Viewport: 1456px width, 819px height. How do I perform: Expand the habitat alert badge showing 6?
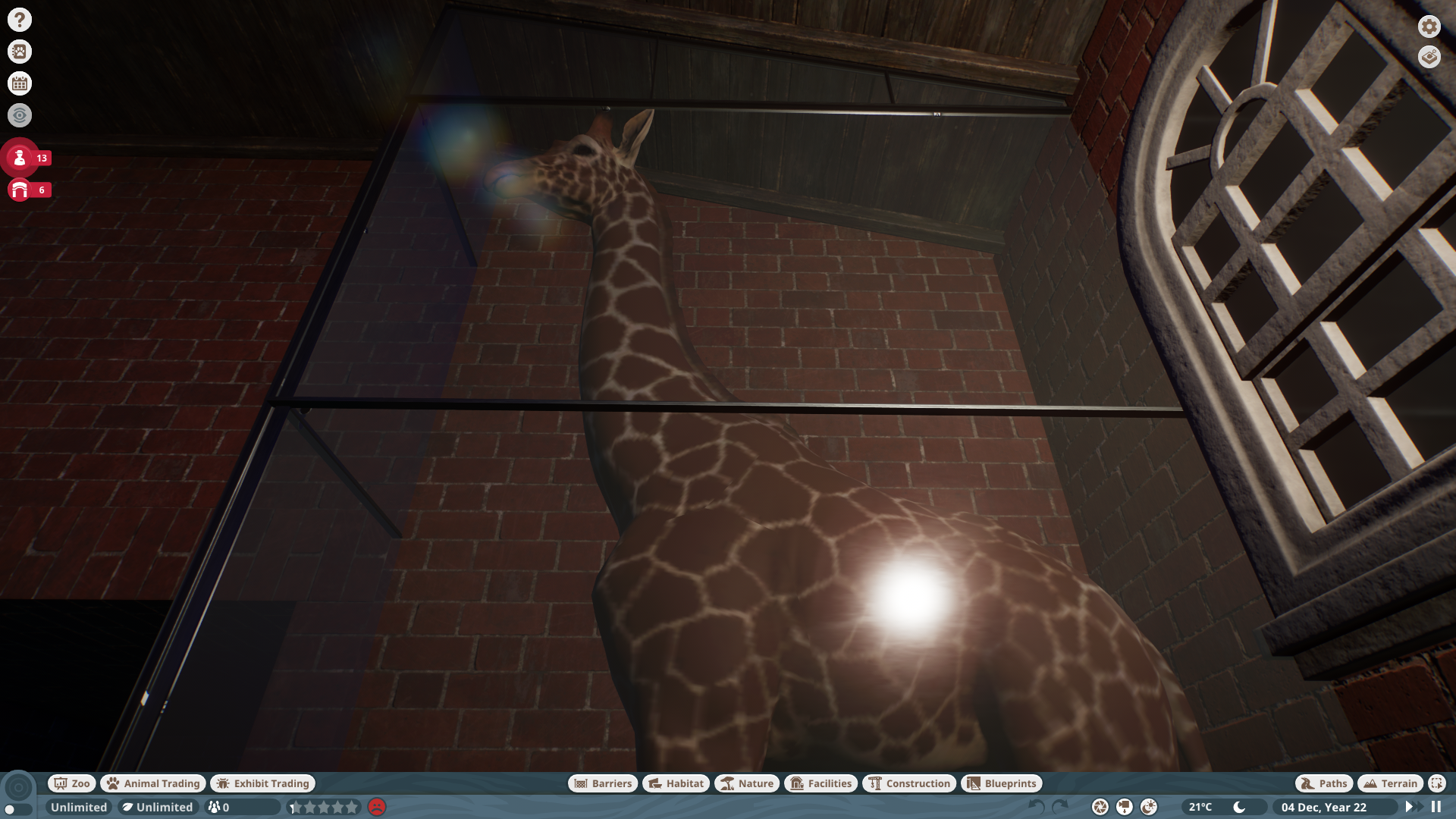coord(20,190)
